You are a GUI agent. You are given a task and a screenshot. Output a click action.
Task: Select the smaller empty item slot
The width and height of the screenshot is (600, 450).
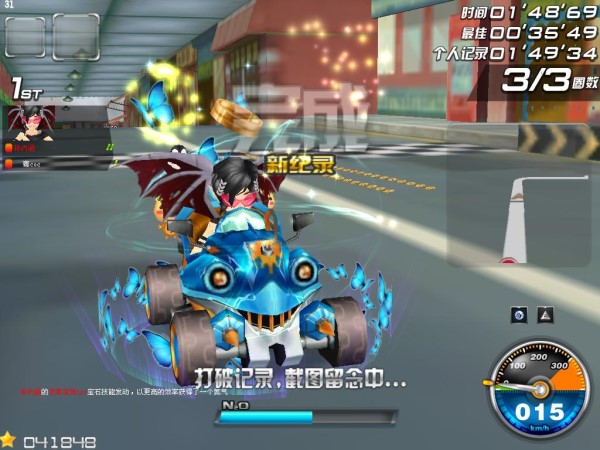point(25,37)
